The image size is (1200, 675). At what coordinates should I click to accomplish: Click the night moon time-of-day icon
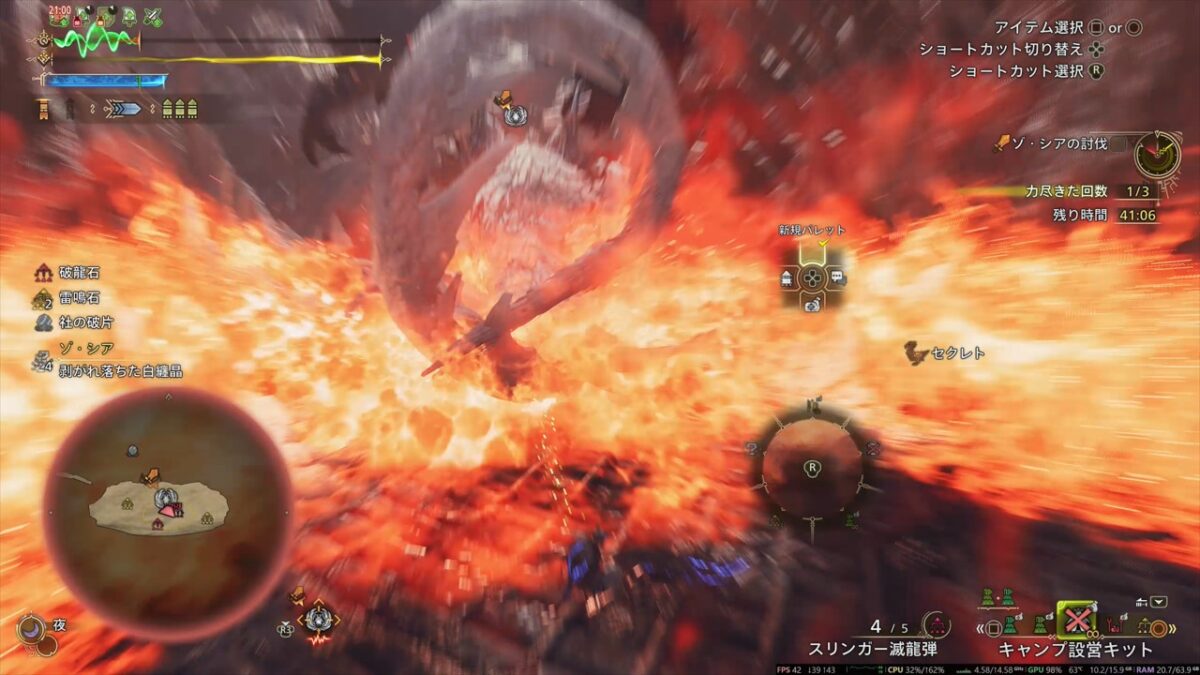pos(33,629)
